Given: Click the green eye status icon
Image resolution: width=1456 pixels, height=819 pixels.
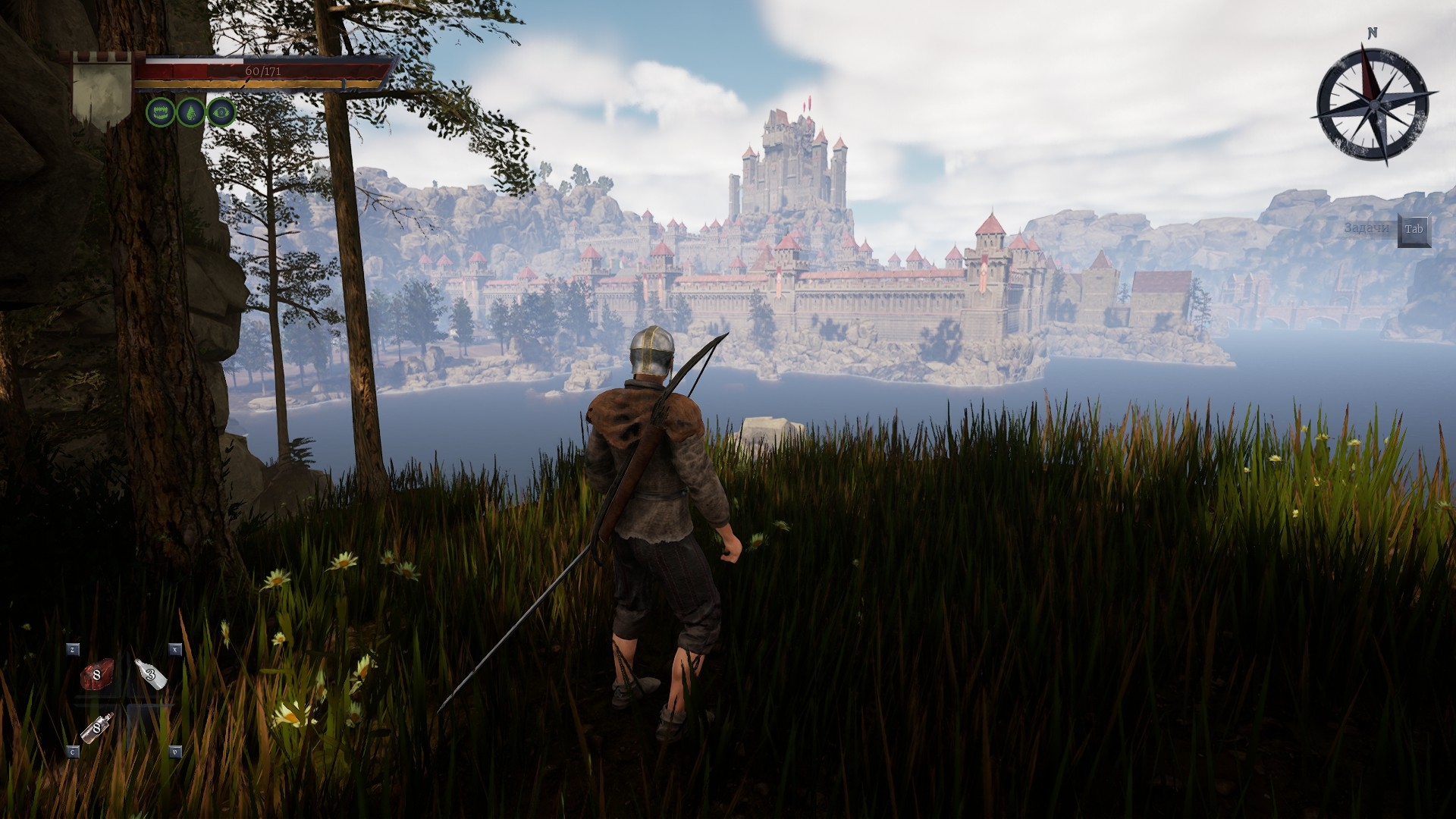Looking at the screenshot, I should [x=221, y=113].
